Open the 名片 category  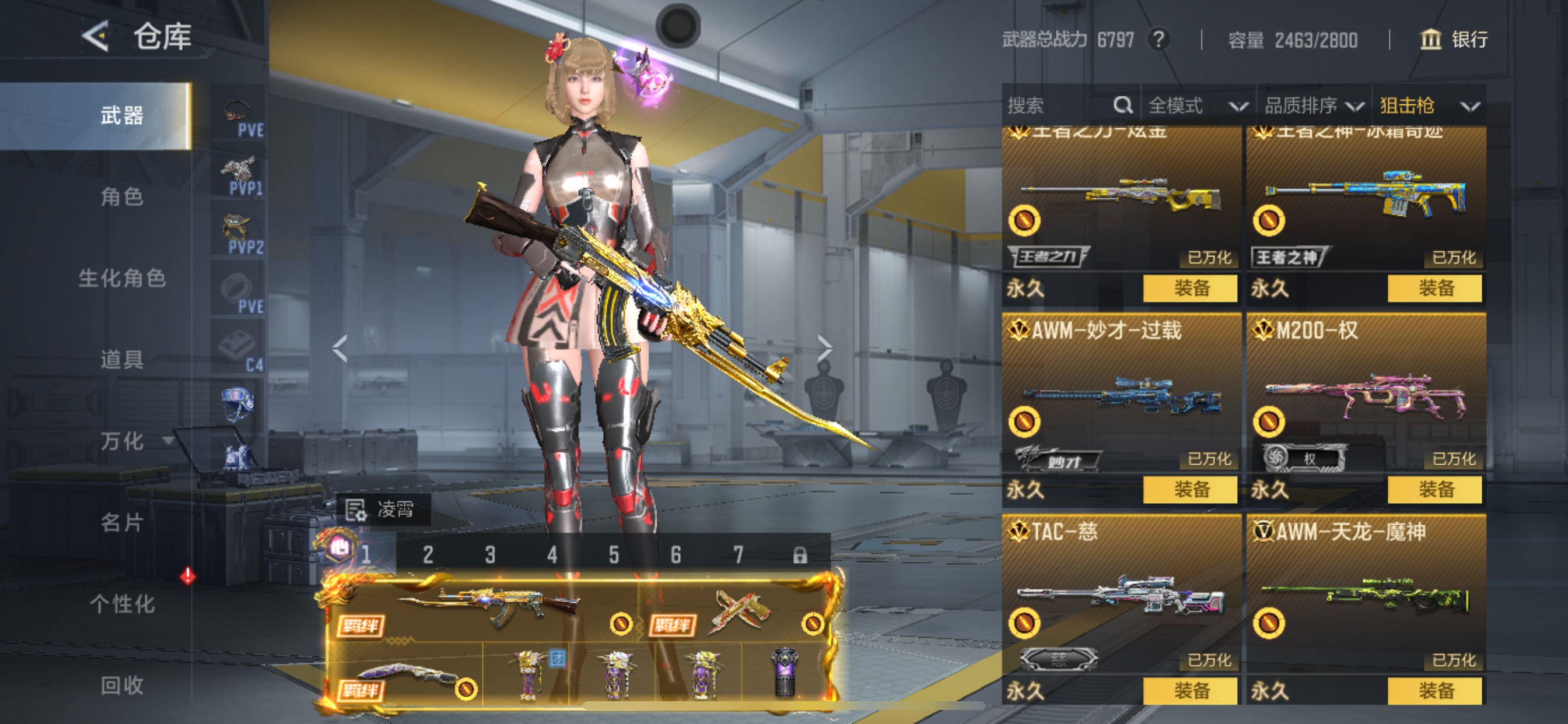click(x=122, y=523)
